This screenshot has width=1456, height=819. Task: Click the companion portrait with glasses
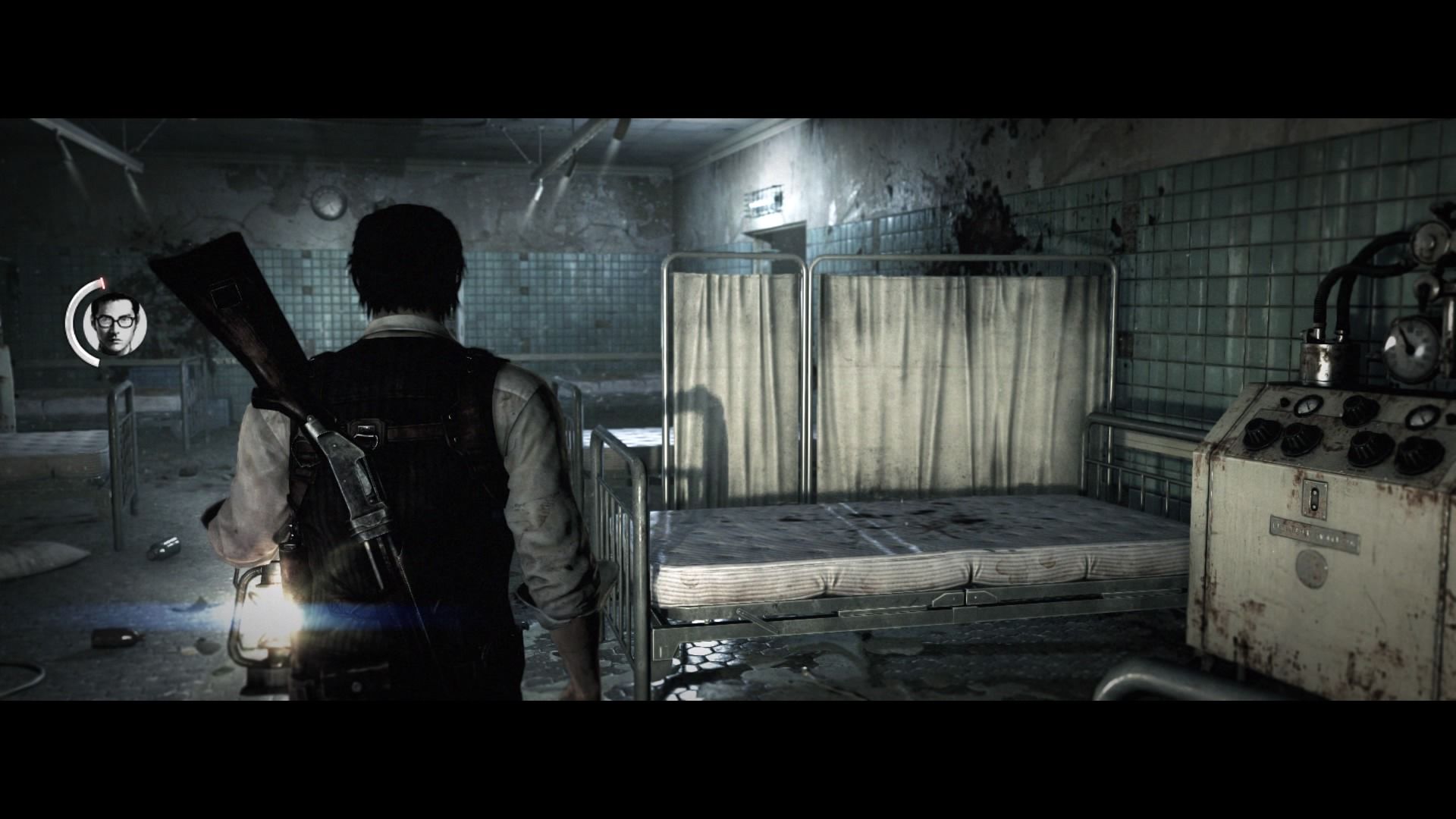[x=116, y=322]
